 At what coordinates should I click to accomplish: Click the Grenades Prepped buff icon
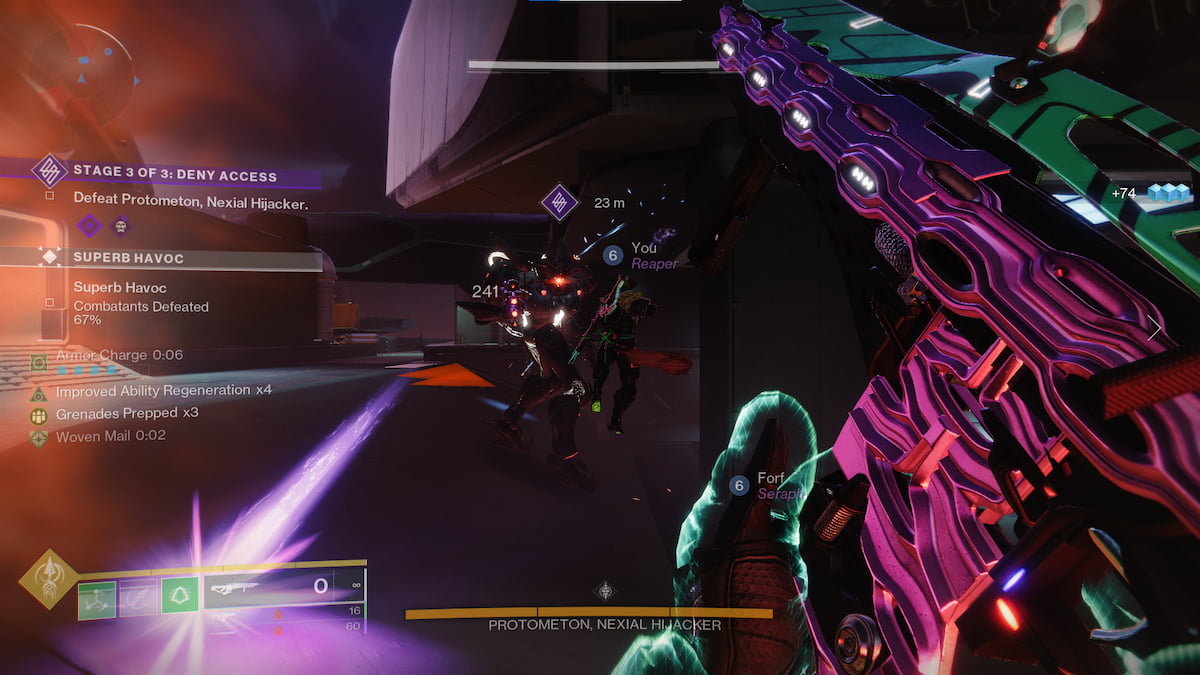(39, 415)
